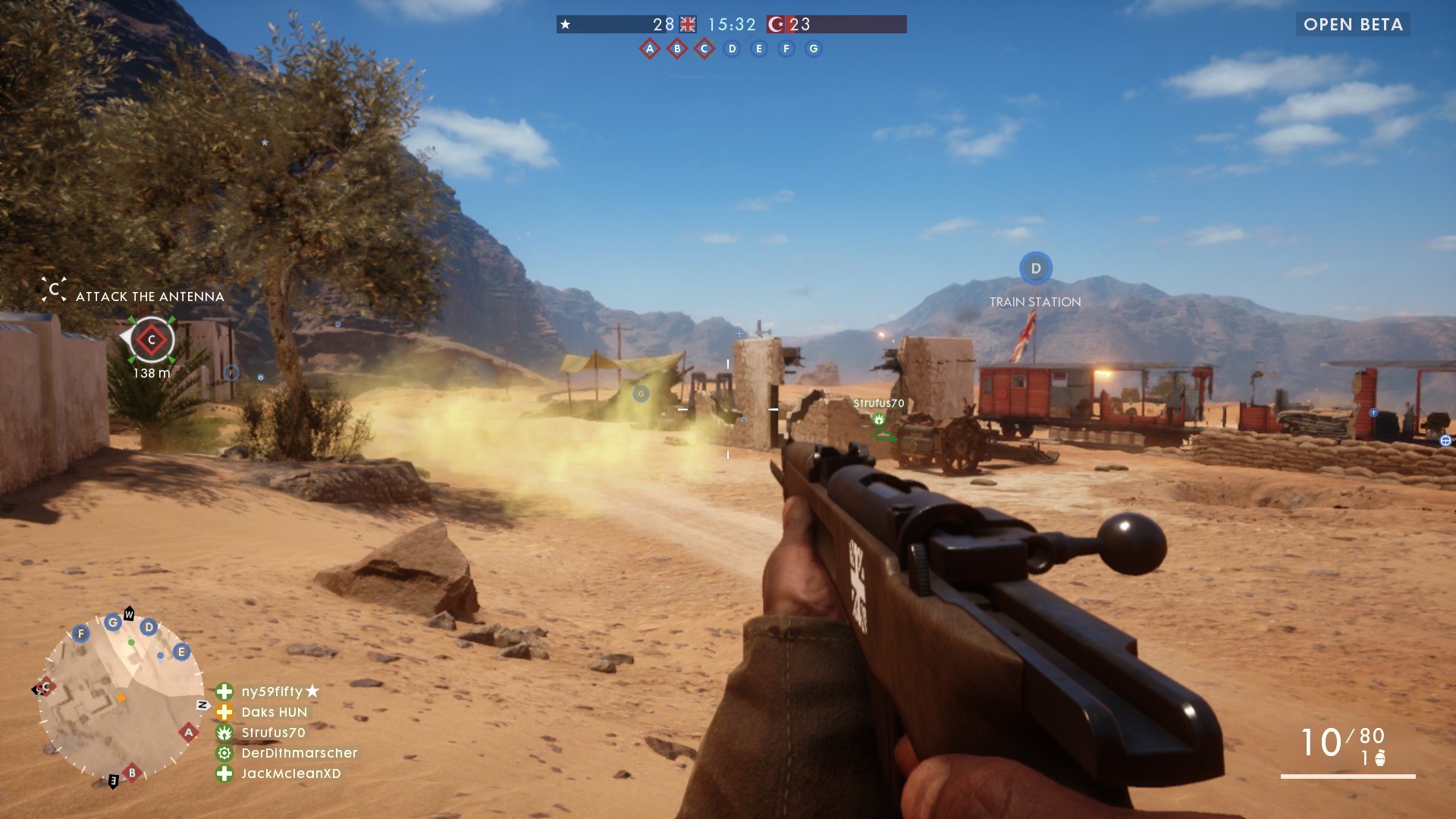Select objective flag E in top bar
Image resolution: width=1456 pixels, height=819 pixels.
759,49
